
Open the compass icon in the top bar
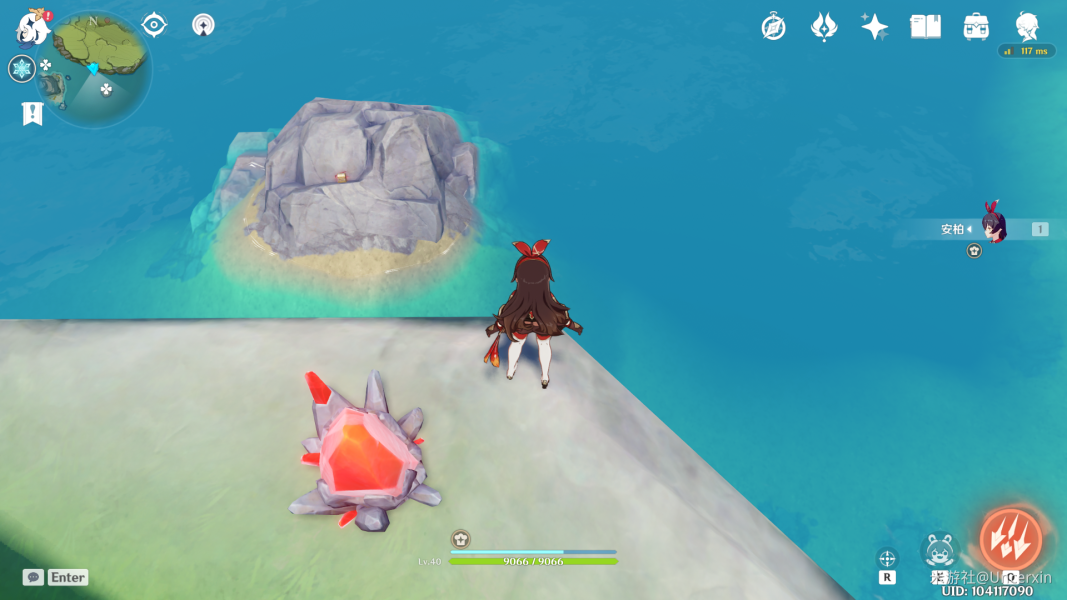coord(773,27)
